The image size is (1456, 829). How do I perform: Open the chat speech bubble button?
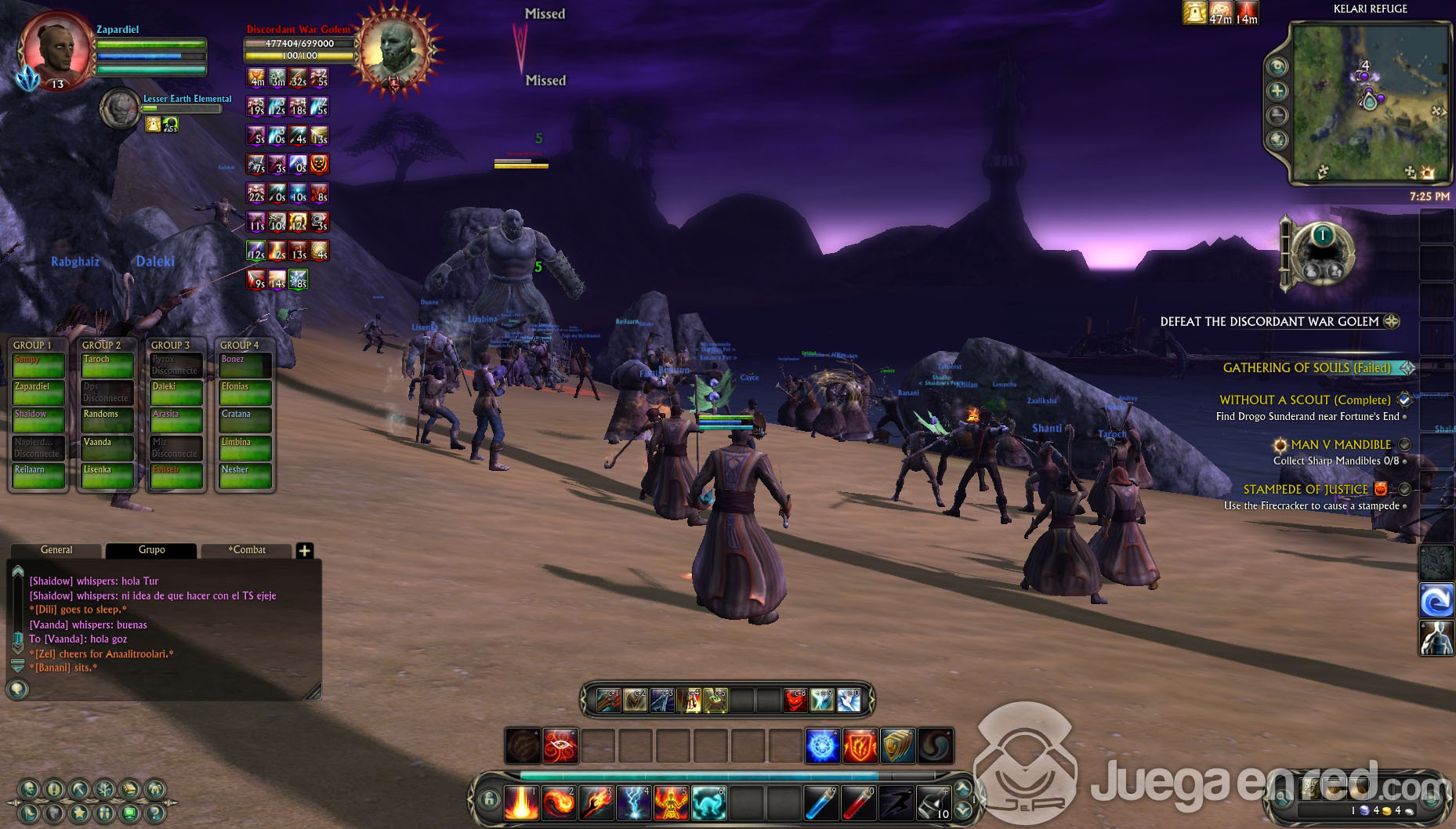coord(17,690)
